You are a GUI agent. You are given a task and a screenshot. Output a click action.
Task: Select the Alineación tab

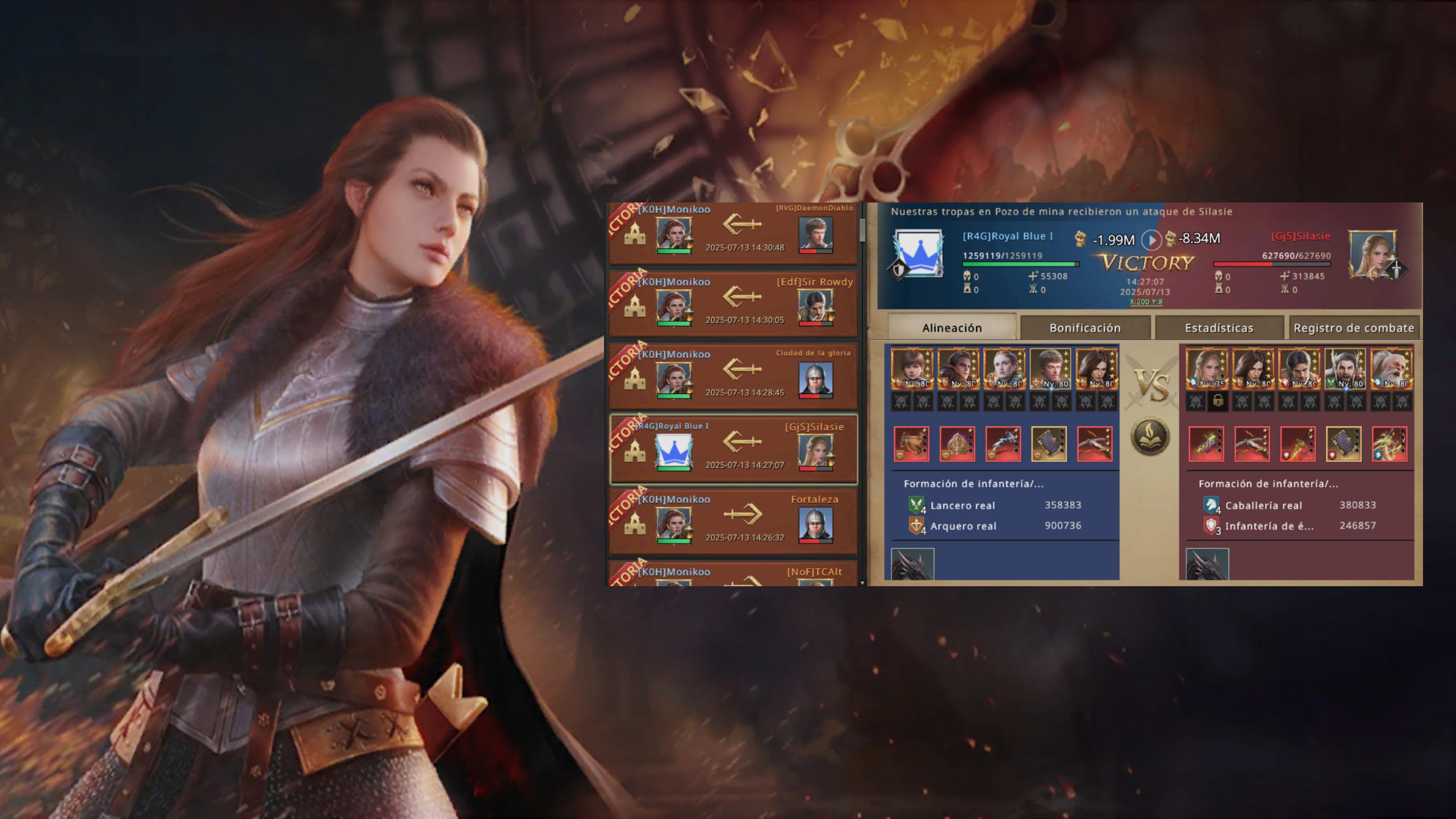click(952, 328)
